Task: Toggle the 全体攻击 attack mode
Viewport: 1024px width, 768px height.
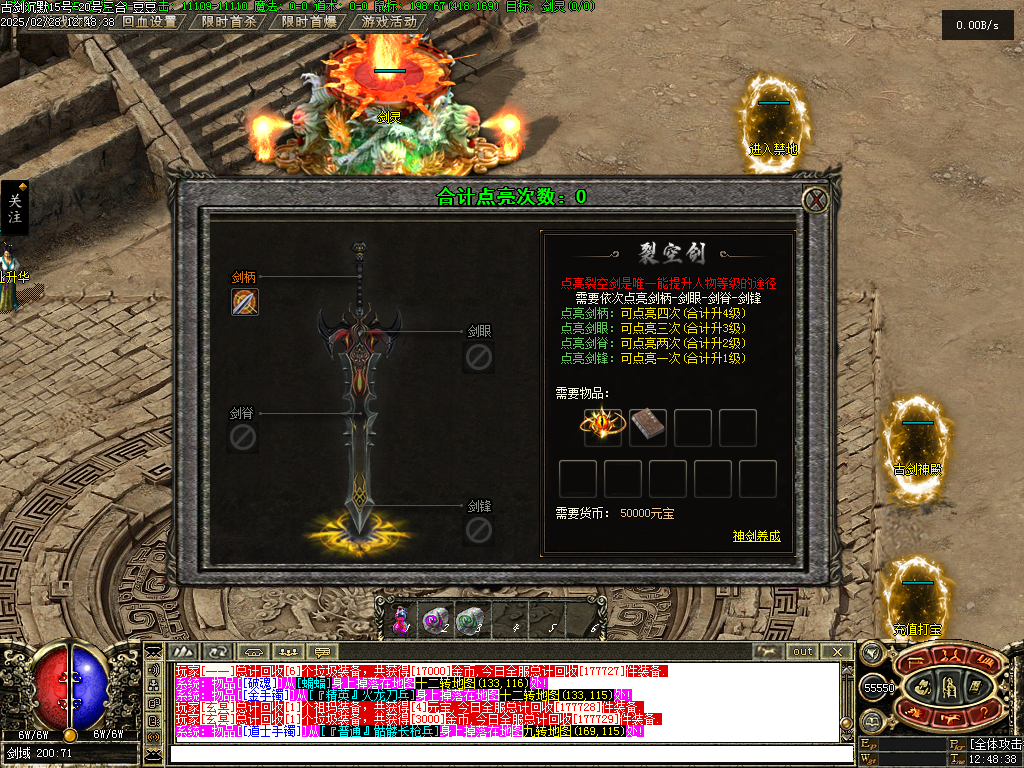Action: point(996,744)
